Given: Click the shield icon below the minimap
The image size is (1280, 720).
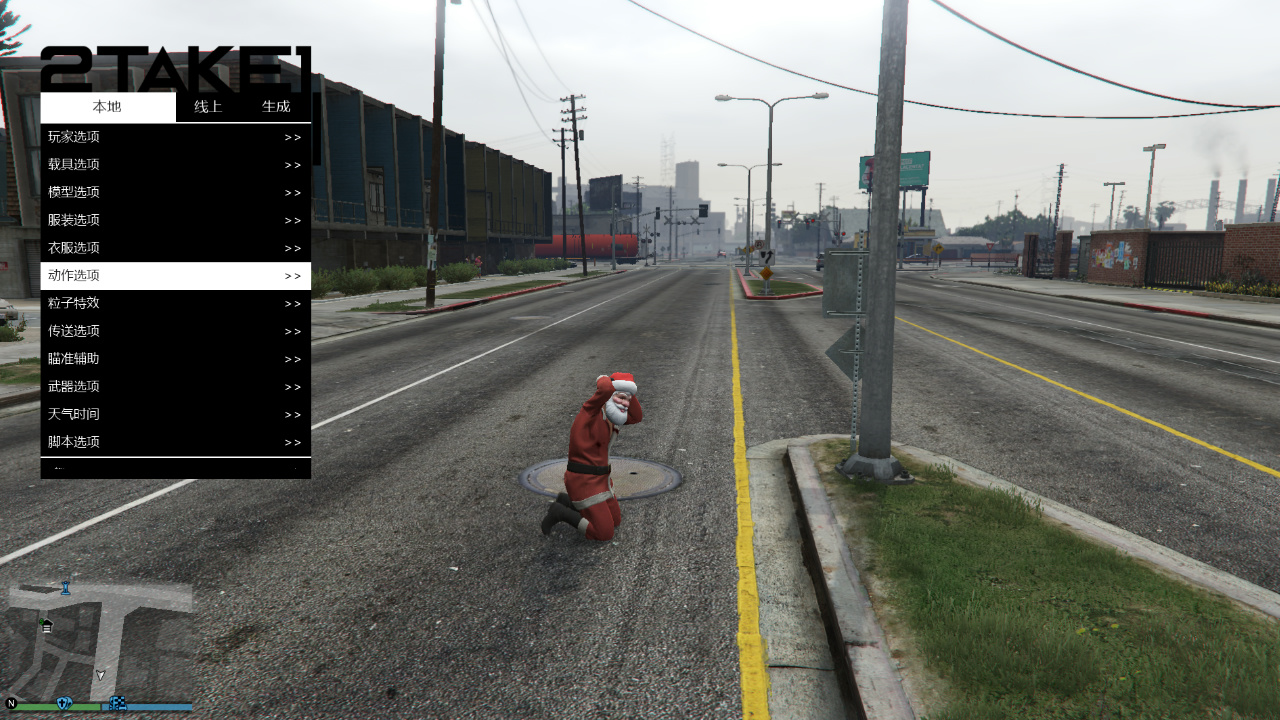Looking at the screenshot, I should pyautogui.click(x=64, y=703).
